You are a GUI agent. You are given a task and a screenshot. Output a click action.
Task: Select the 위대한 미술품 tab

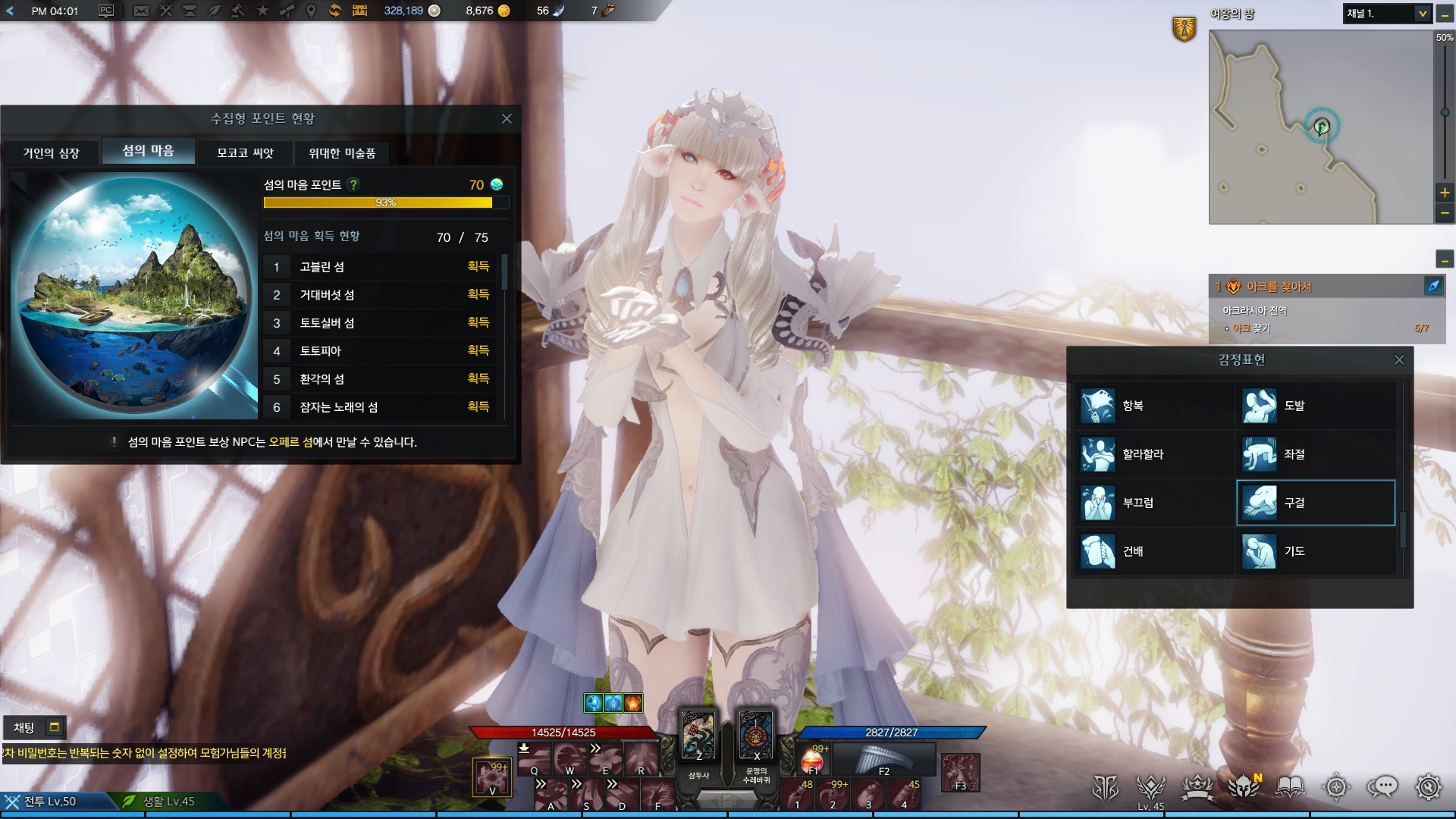point(341,153)
